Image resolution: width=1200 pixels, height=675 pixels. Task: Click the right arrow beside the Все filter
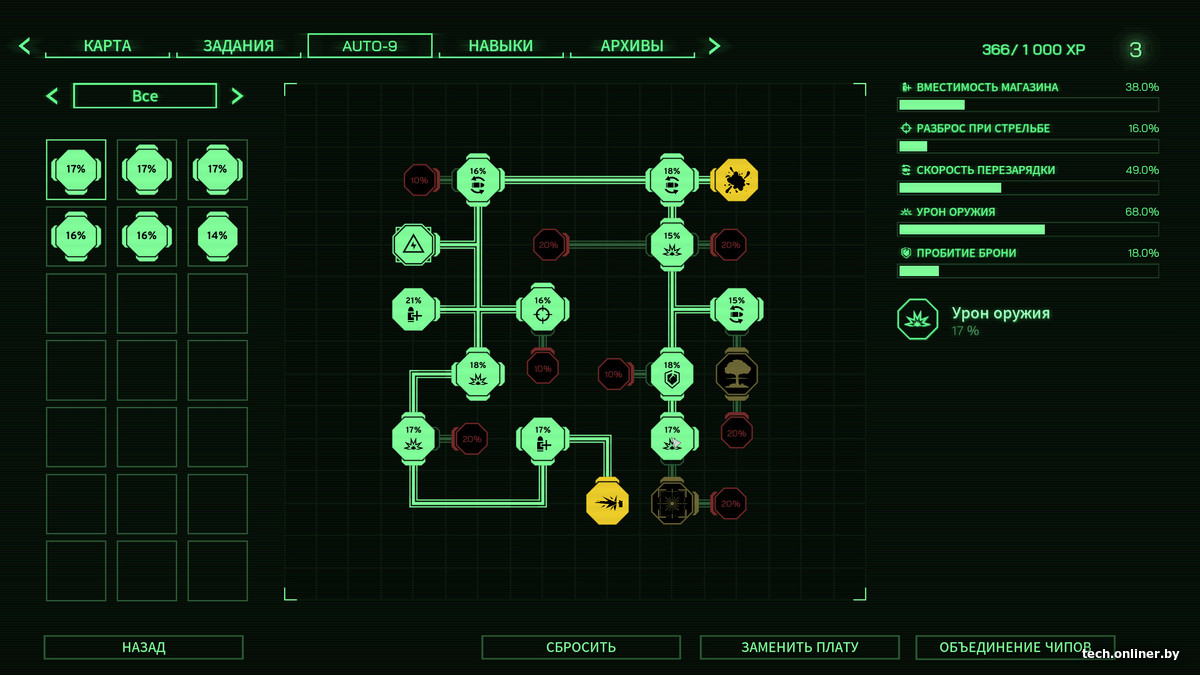pos(237,96)
